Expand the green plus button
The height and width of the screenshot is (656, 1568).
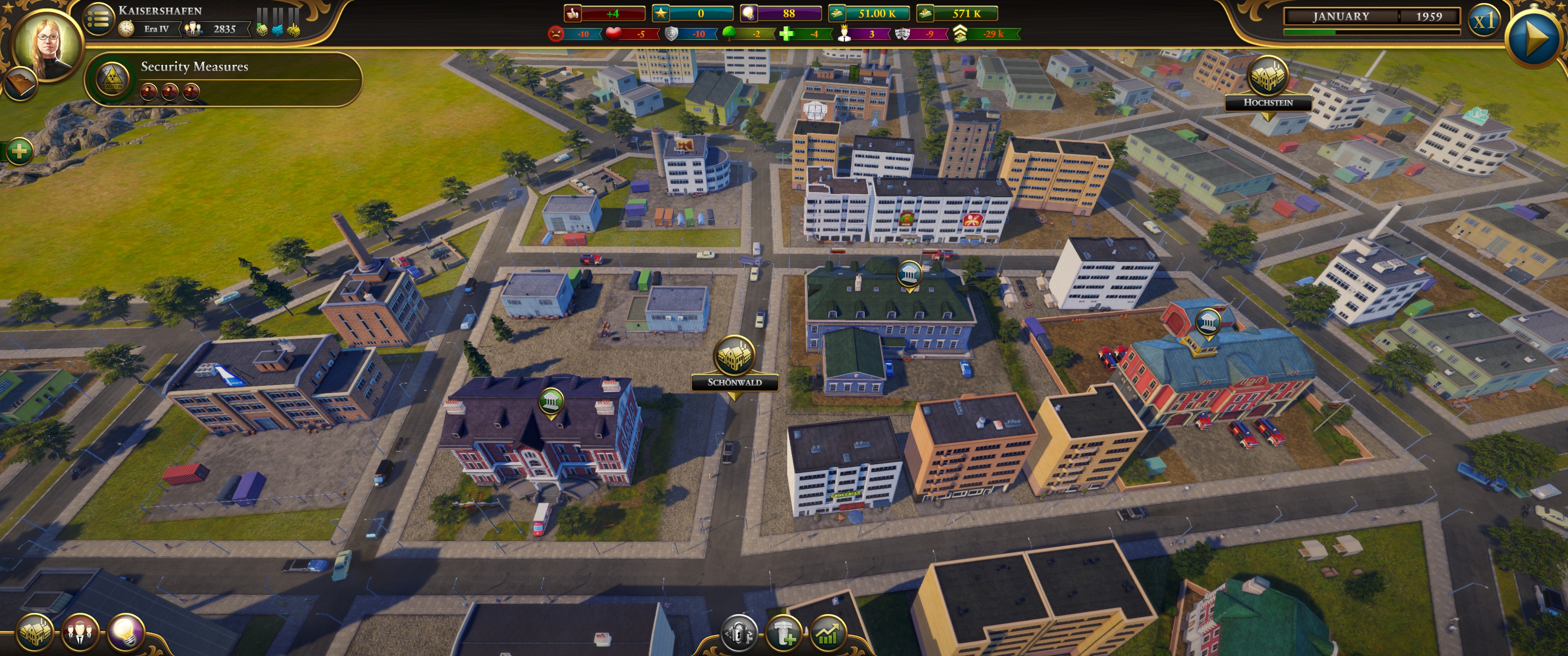19,150
